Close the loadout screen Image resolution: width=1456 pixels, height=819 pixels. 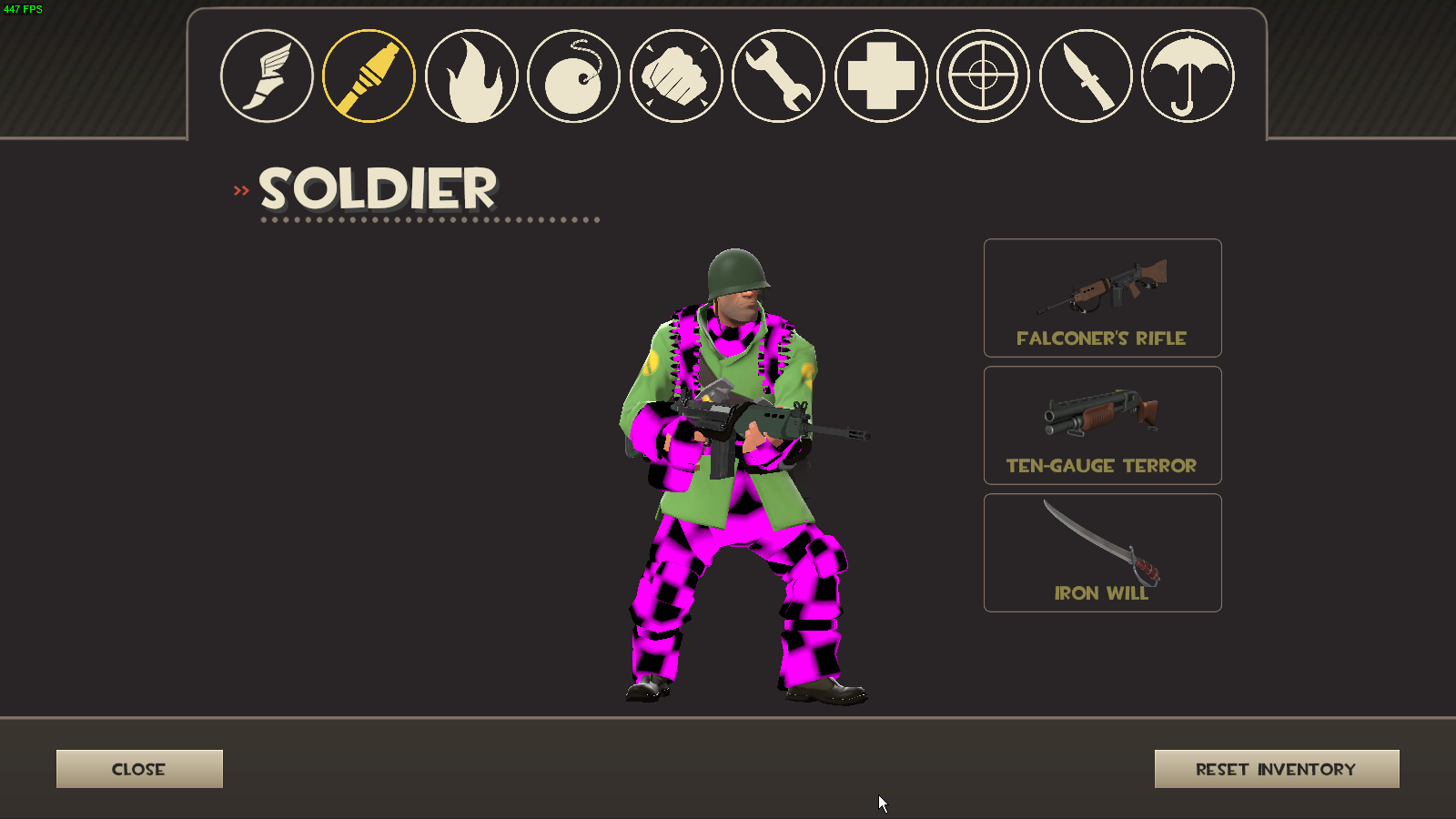(x=139, y=769)
